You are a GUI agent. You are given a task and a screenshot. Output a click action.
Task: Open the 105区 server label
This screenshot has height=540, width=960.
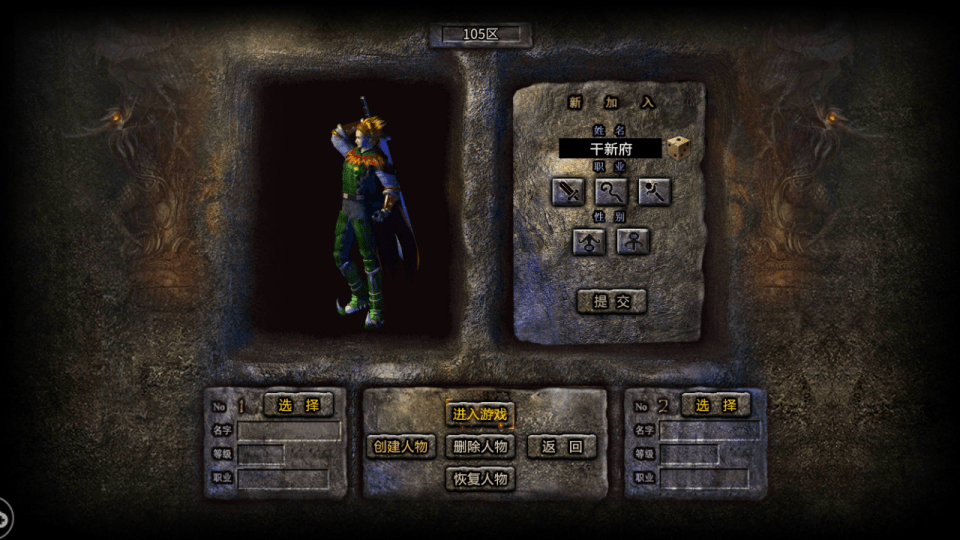coord(480,34)
